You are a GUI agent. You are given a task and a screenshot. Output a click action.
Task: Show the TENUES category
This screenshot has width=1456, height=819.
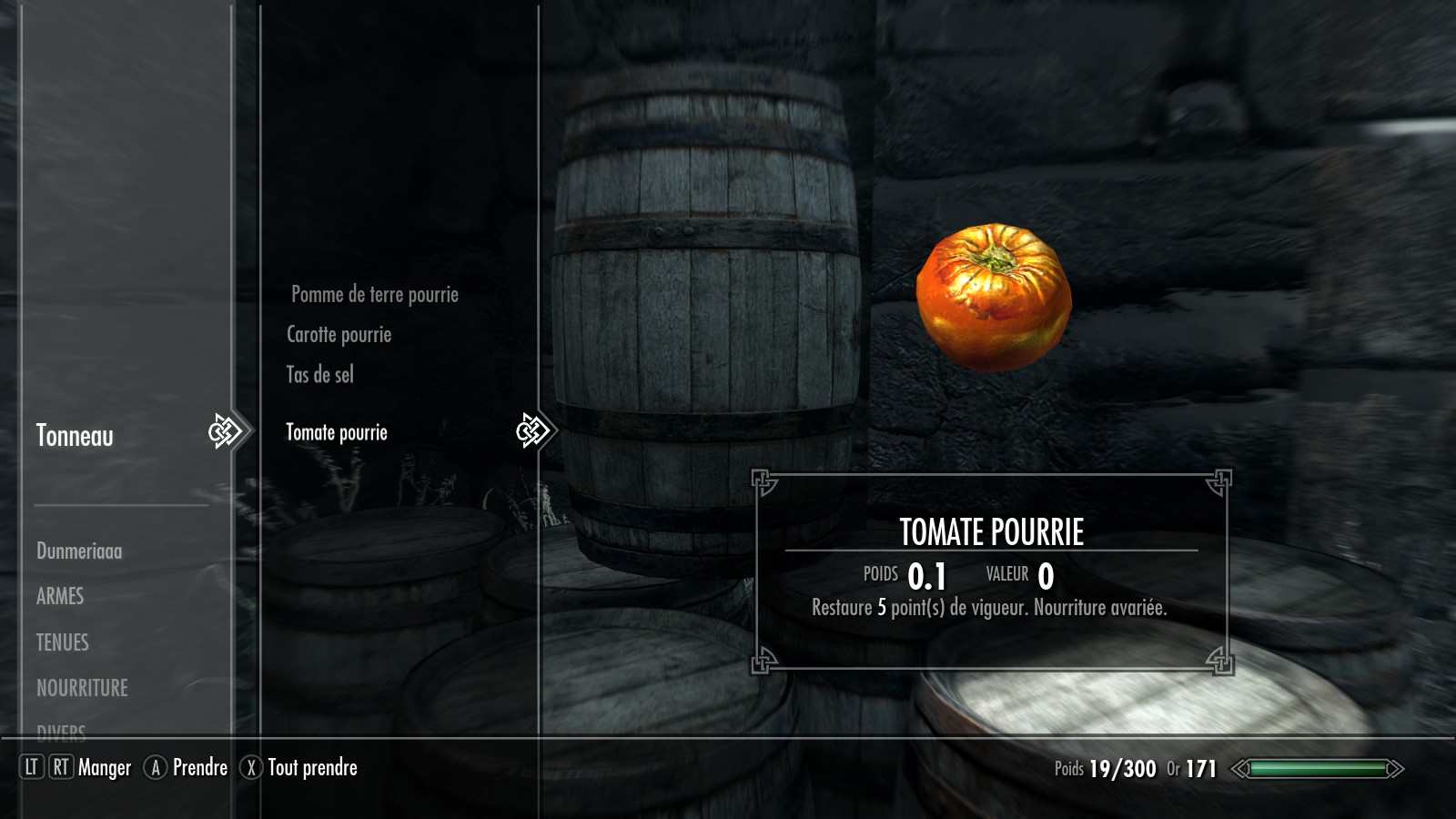coord(63,642)
